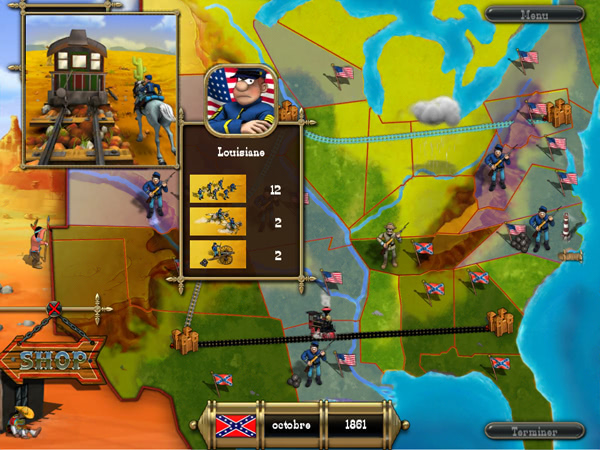
Task: Choose the cavalry unit row
Action: [218, 221]
